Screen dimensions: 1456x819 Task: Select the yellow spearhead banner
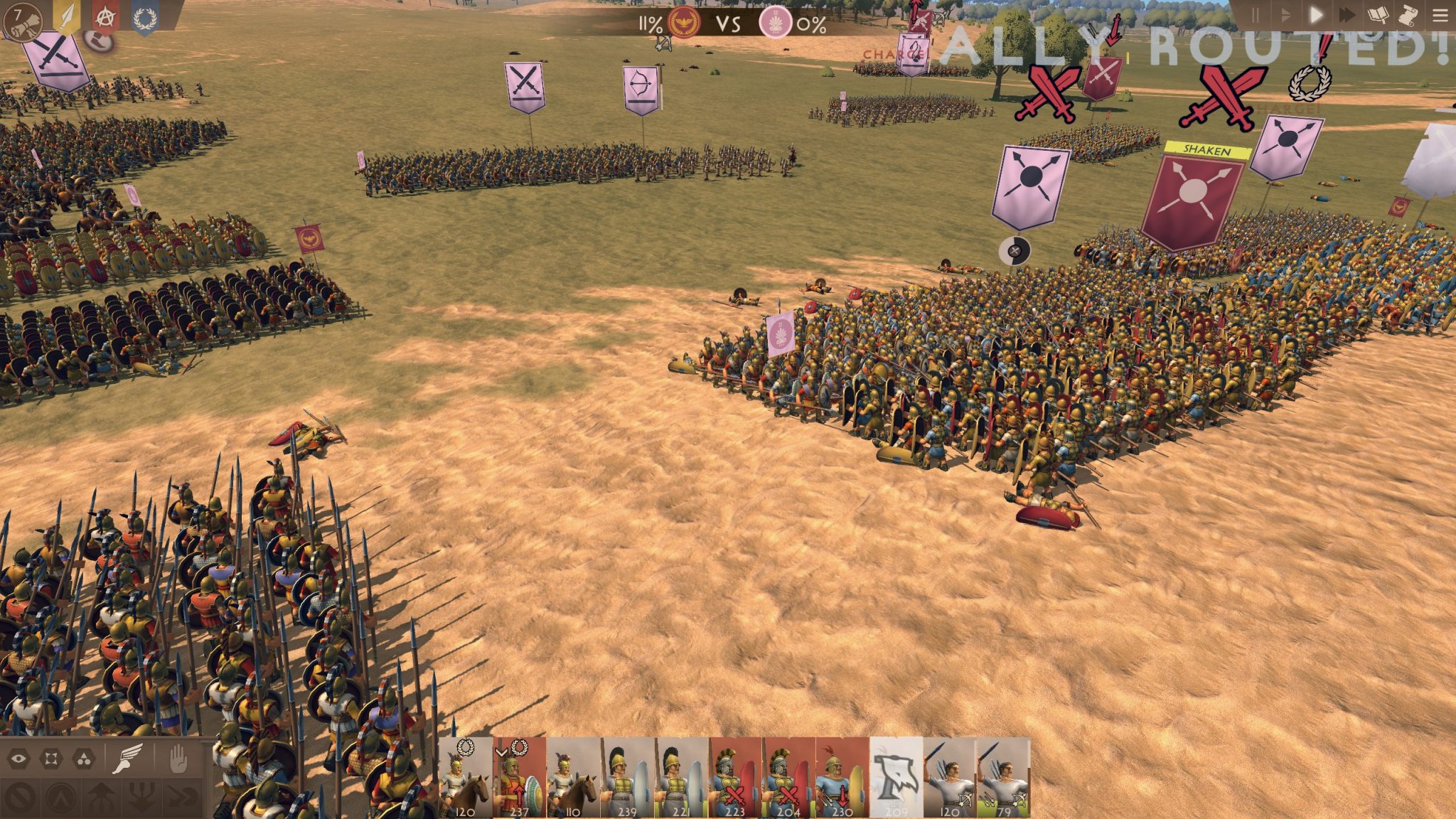tap(66, 18)
